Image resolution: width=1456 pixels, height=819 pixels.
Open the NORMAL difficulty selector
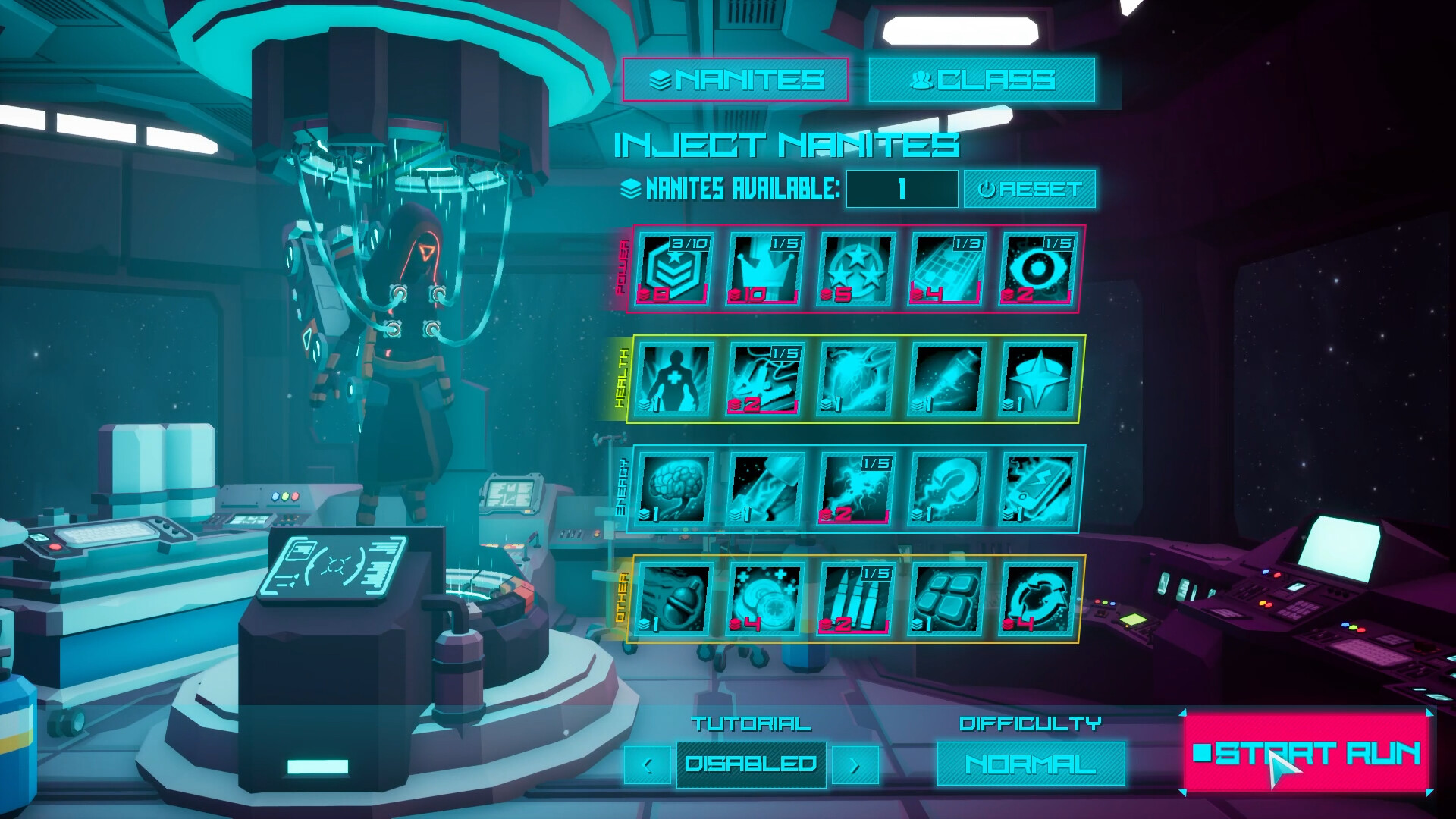click(1029, 764)
